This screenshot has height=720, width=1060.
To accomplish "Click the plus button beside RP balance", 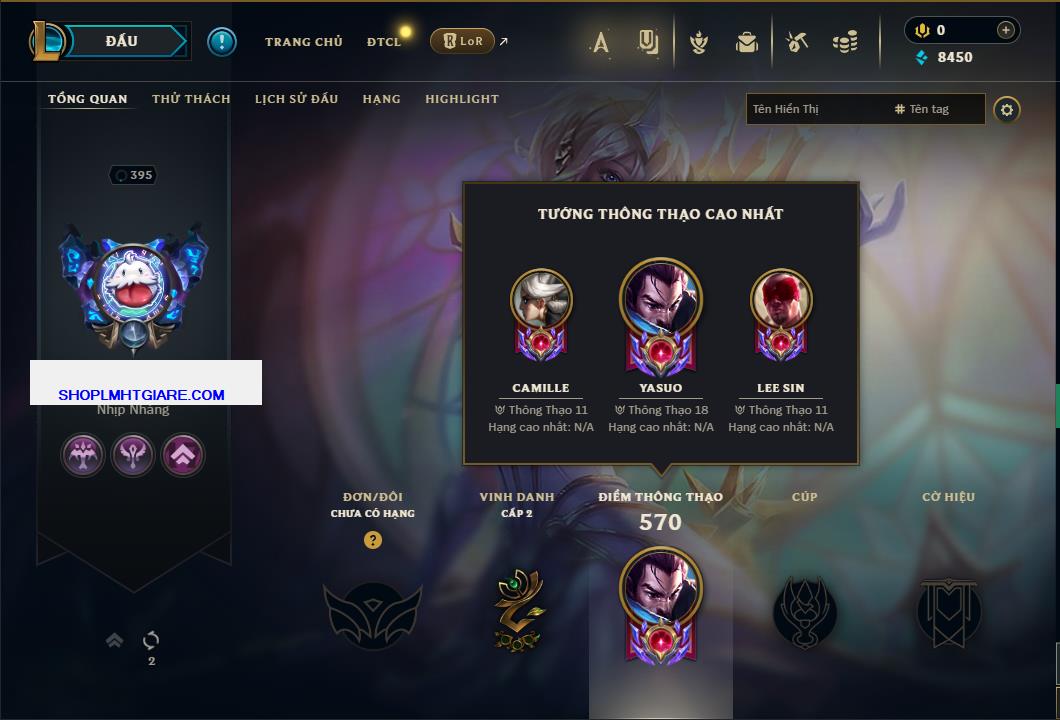I will 1006,30.
